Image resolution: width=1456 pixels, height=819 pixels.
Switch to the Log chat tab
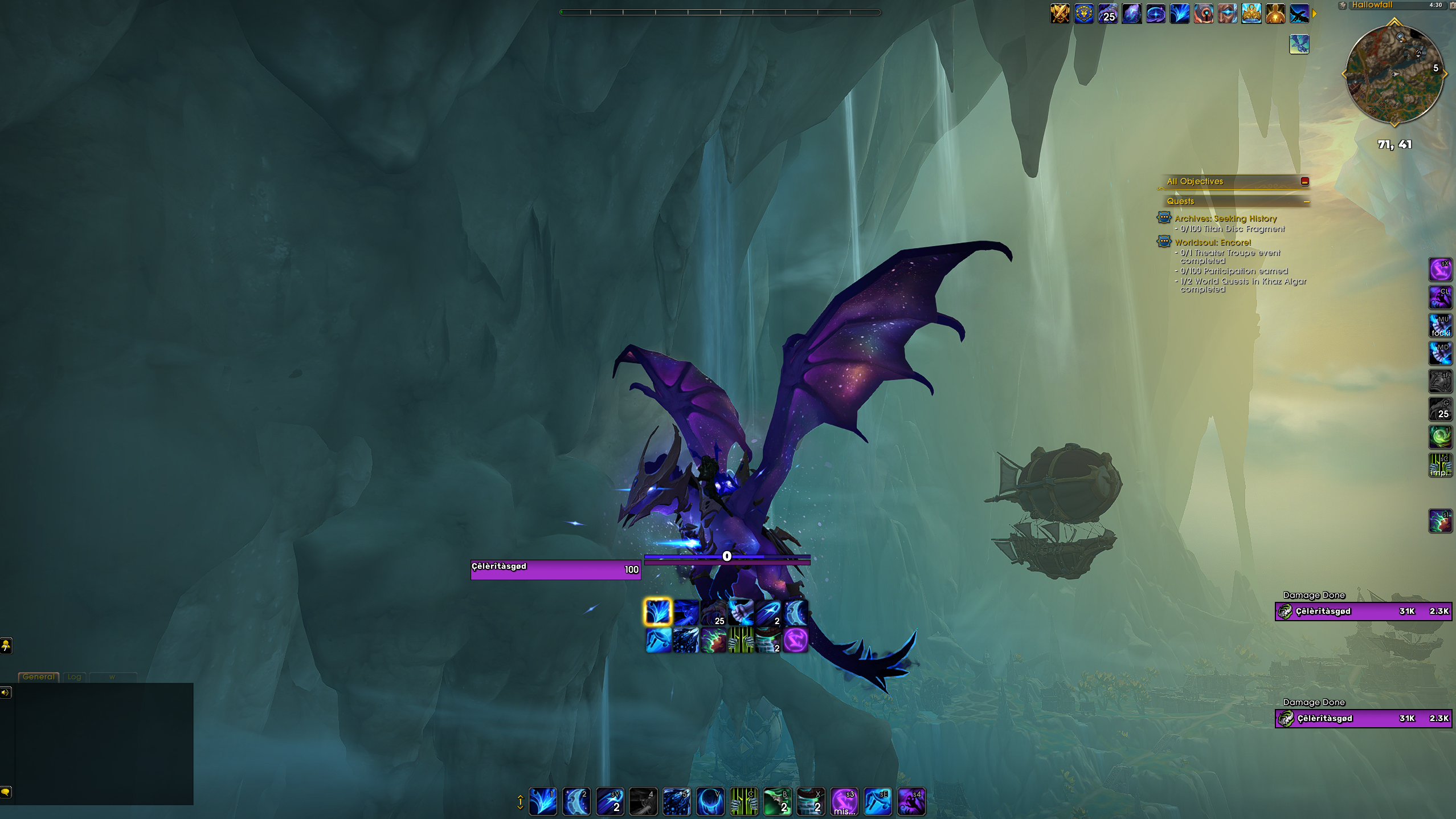pyautogui.click(x=74, y=677)
